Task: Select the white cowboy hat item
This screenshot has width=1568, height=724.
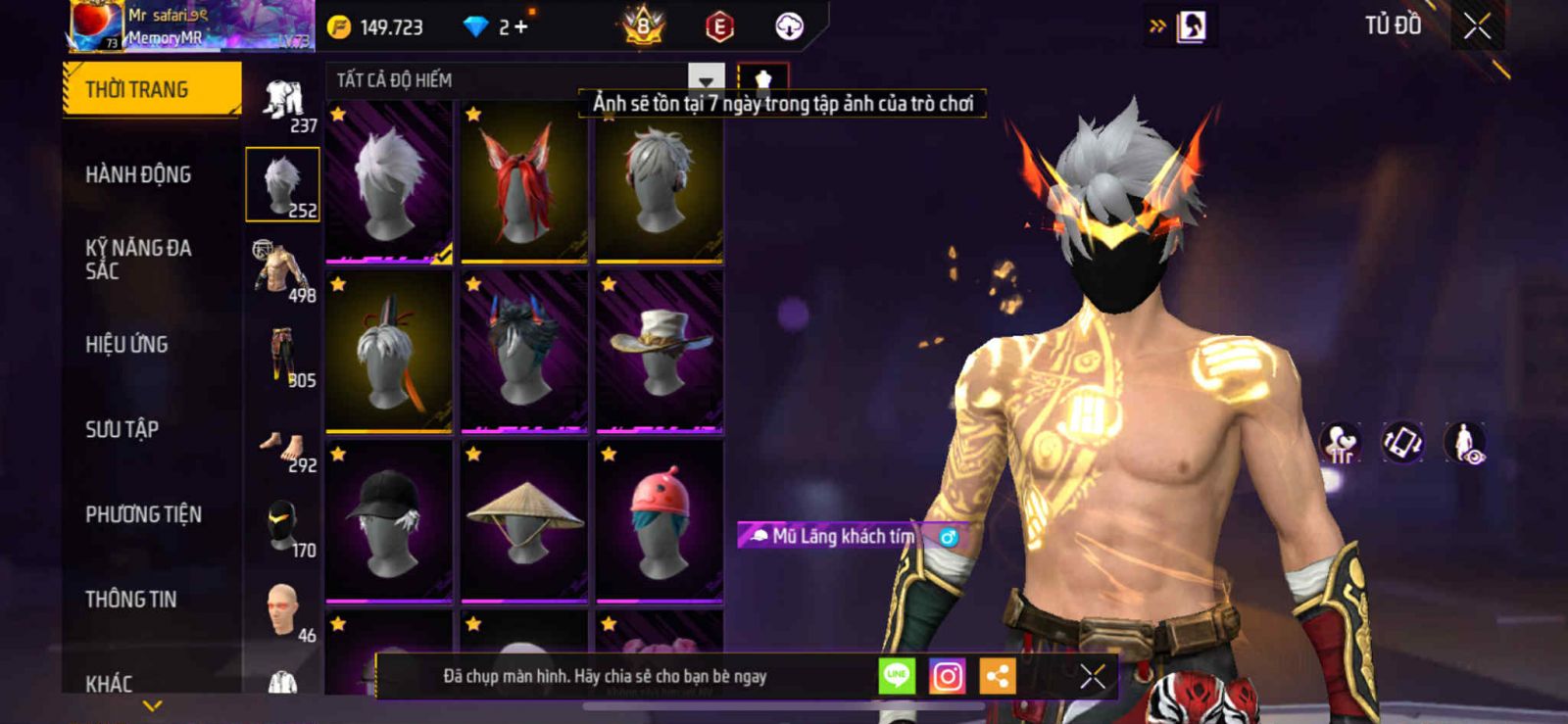Action: [x=660, y=352]
